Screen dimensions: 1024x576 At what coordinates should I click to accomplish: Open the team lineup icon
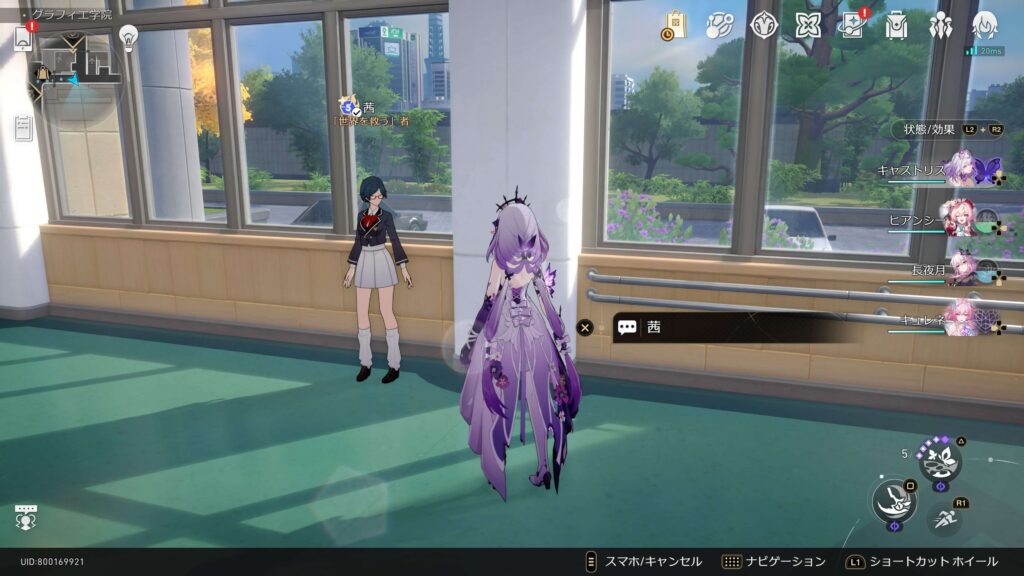[x=941, y=25]
